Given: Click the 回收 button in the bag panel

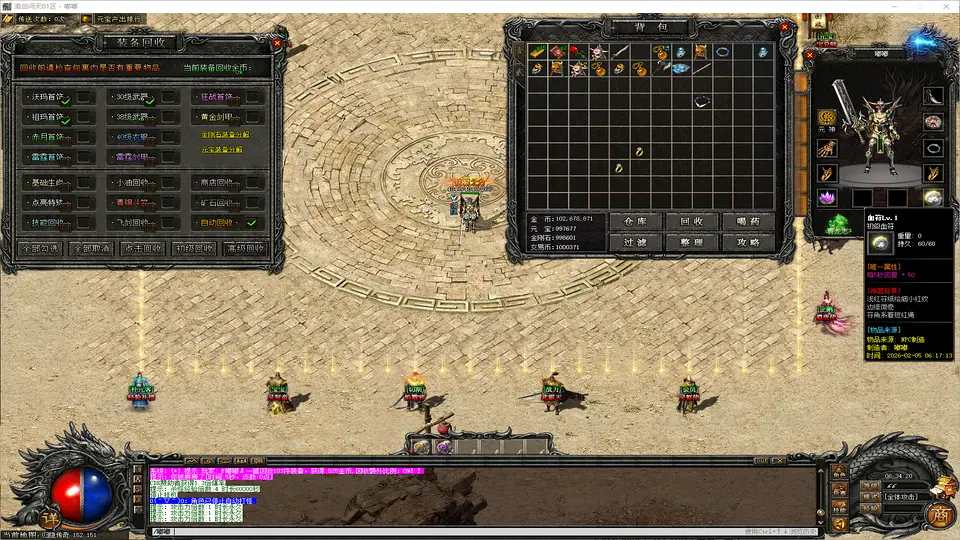Looking at the screenshot, I should click(691, 221).
